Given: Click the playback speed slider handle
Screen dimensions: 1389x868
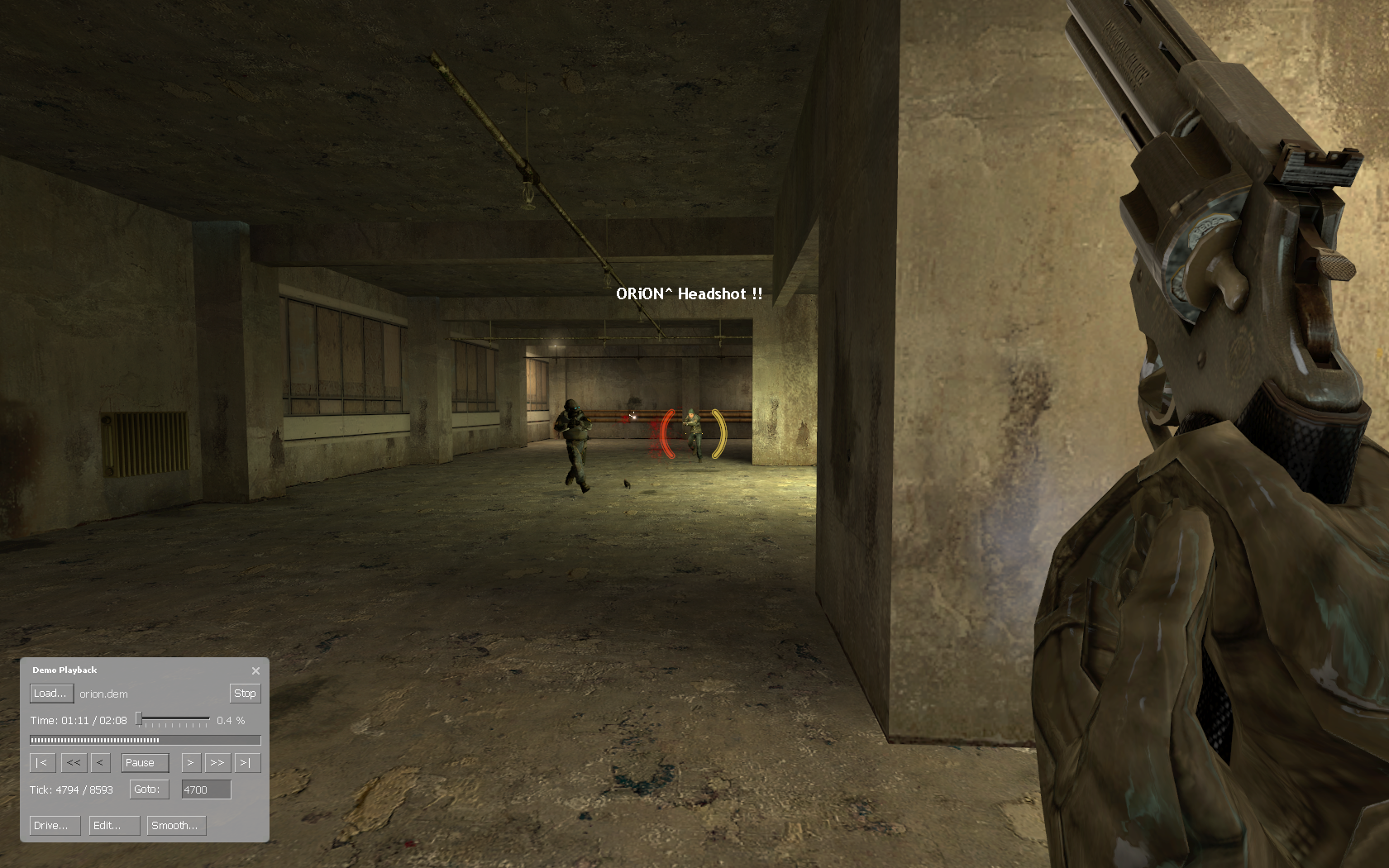Looking at the screenshot, I should 140,720.
